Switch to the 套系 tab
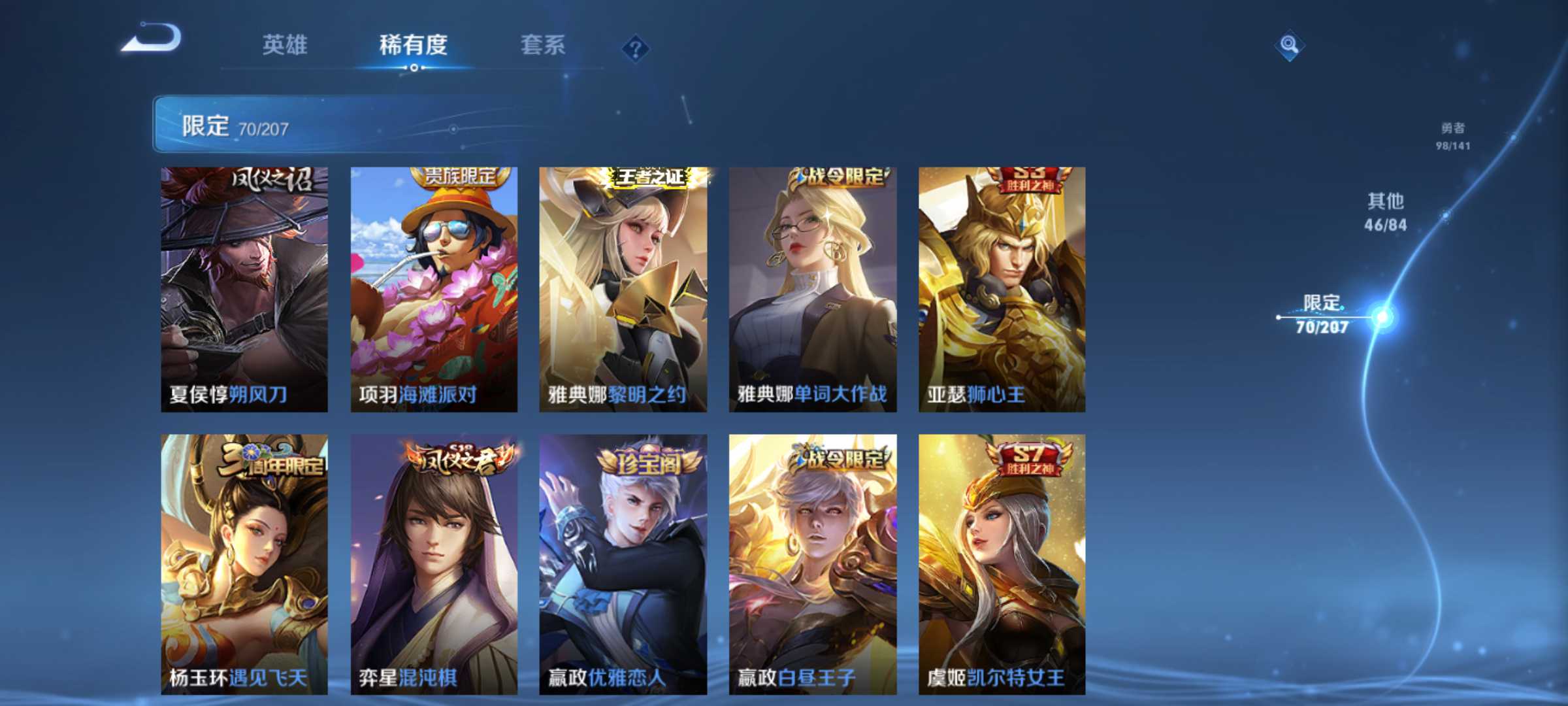 544,44
